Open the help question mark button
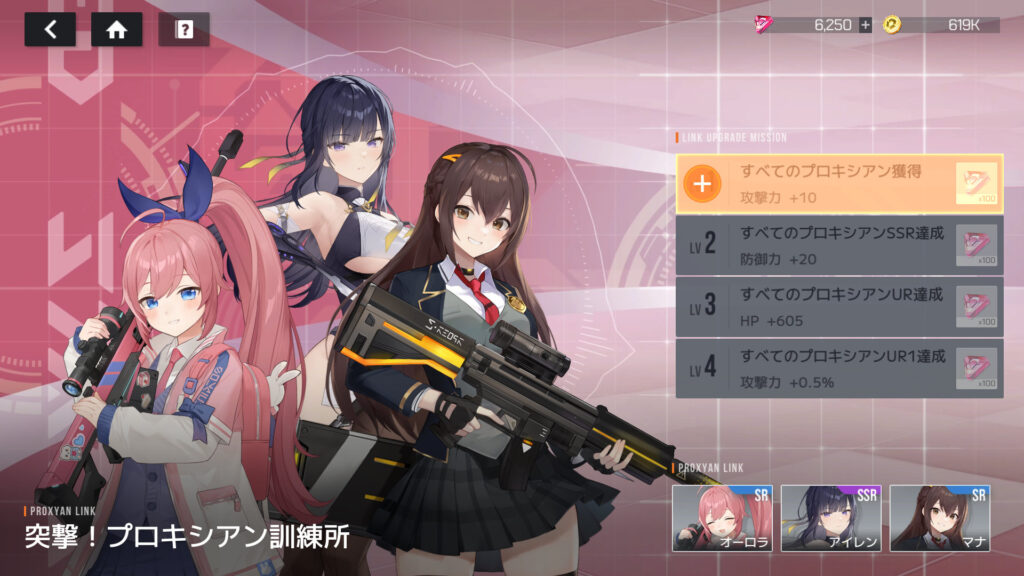This screenshot has height=576, width=1024. (x=183, y=29)
